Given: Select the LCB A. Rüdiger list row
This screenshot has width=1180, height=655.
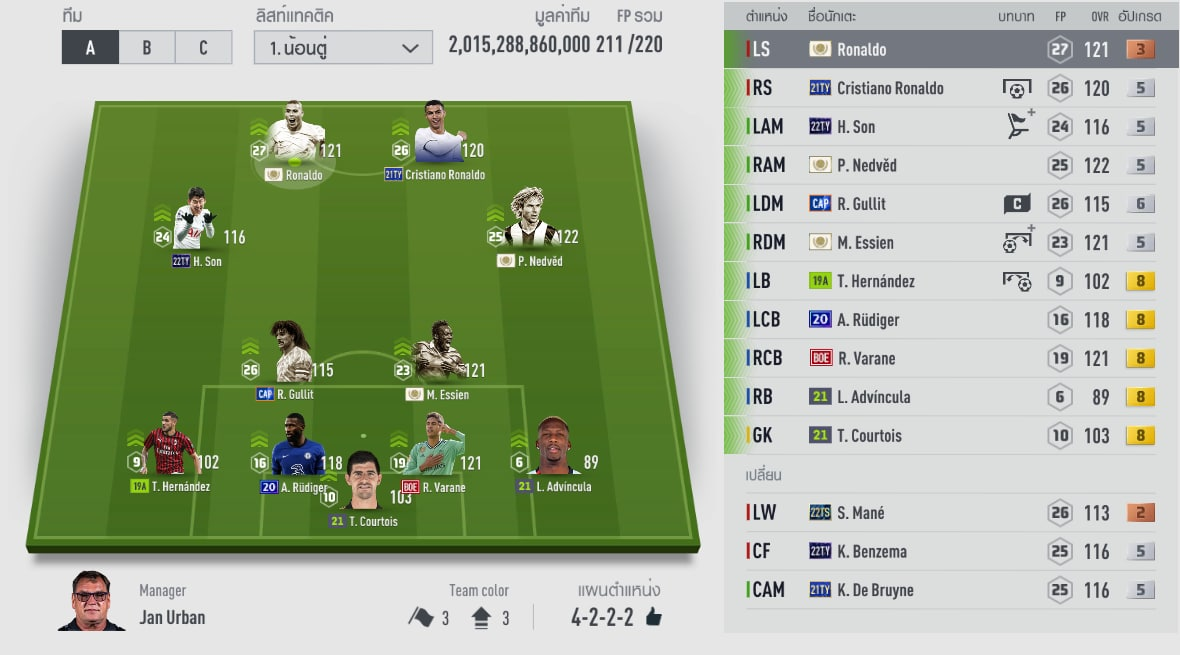Looking at the screenshot, I should 950,320.
